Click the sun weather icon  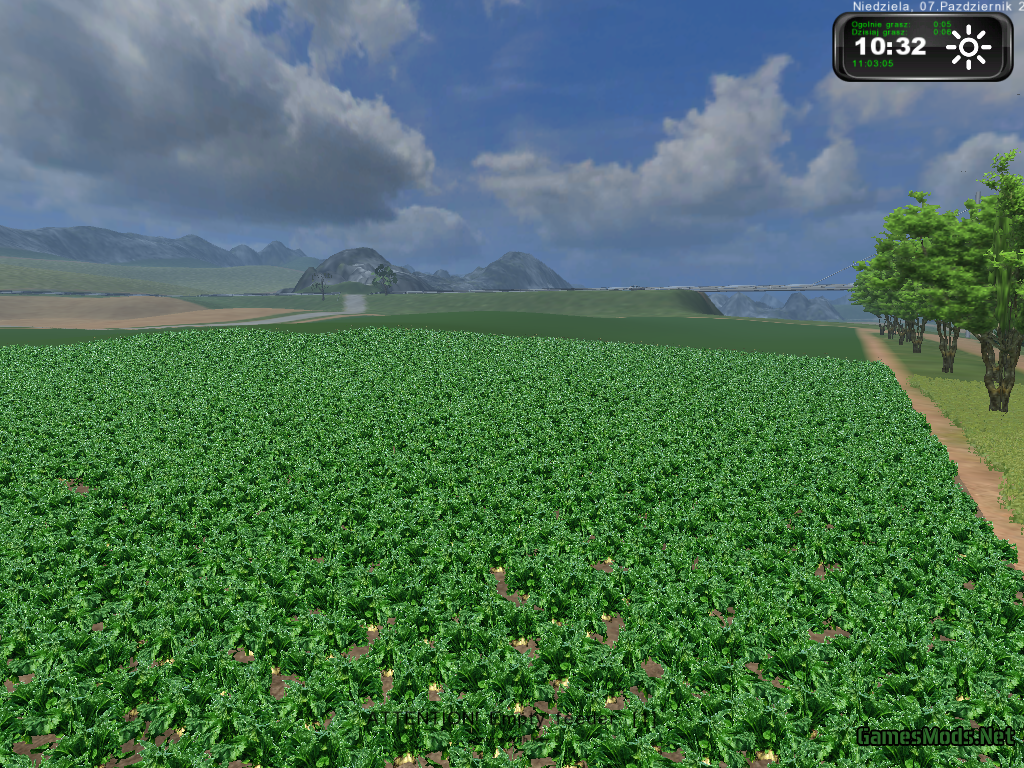(968, 47)
